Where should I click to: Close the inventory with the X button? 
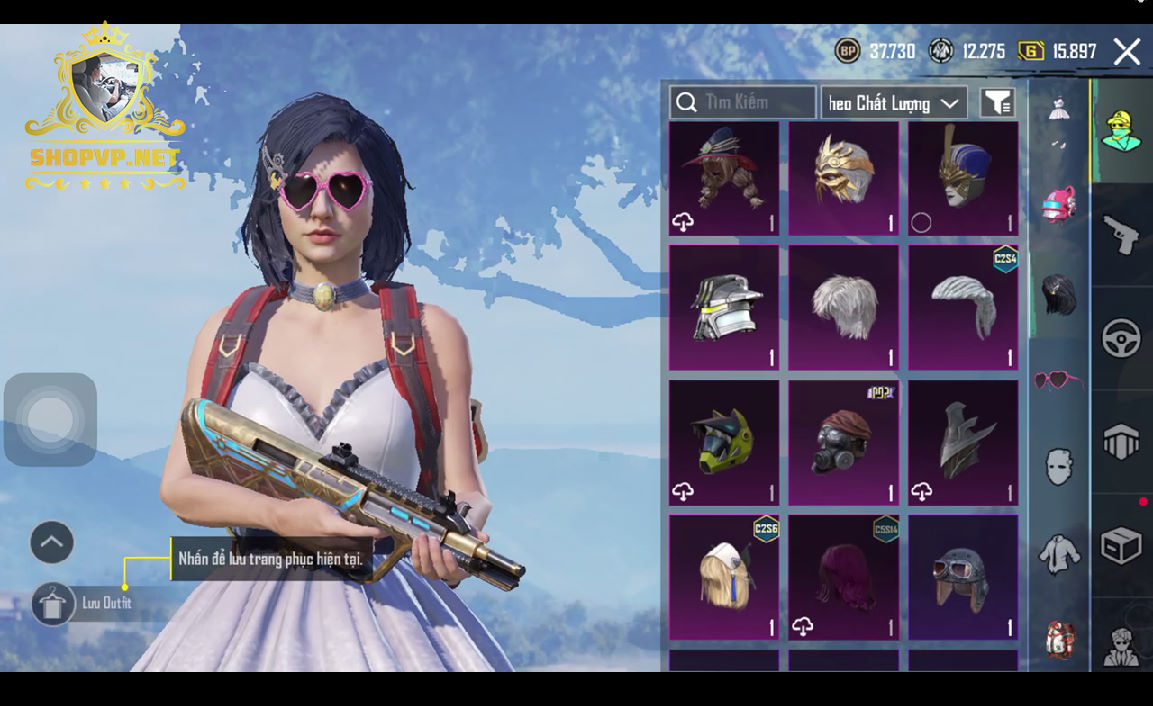pyautogui.click(x=1126, y=52)
